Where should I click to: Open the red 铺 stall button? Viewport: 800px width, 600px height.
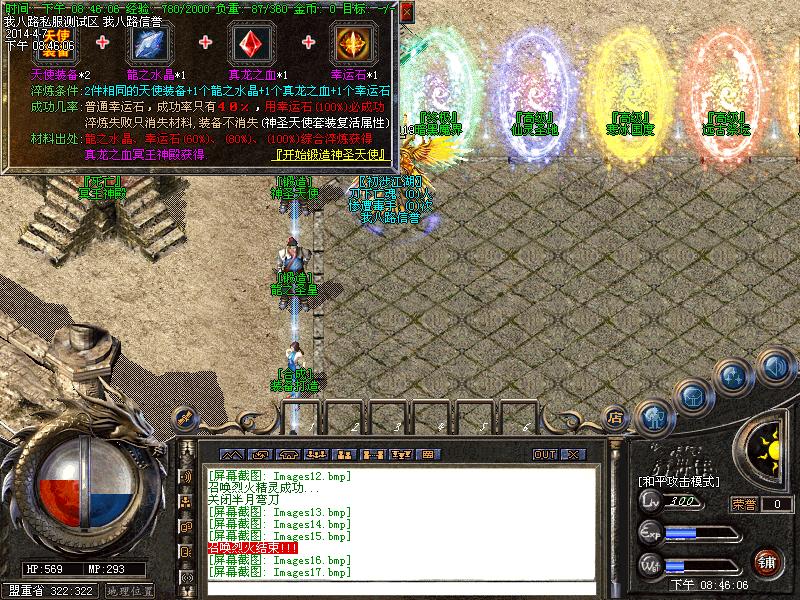[768, 561]
